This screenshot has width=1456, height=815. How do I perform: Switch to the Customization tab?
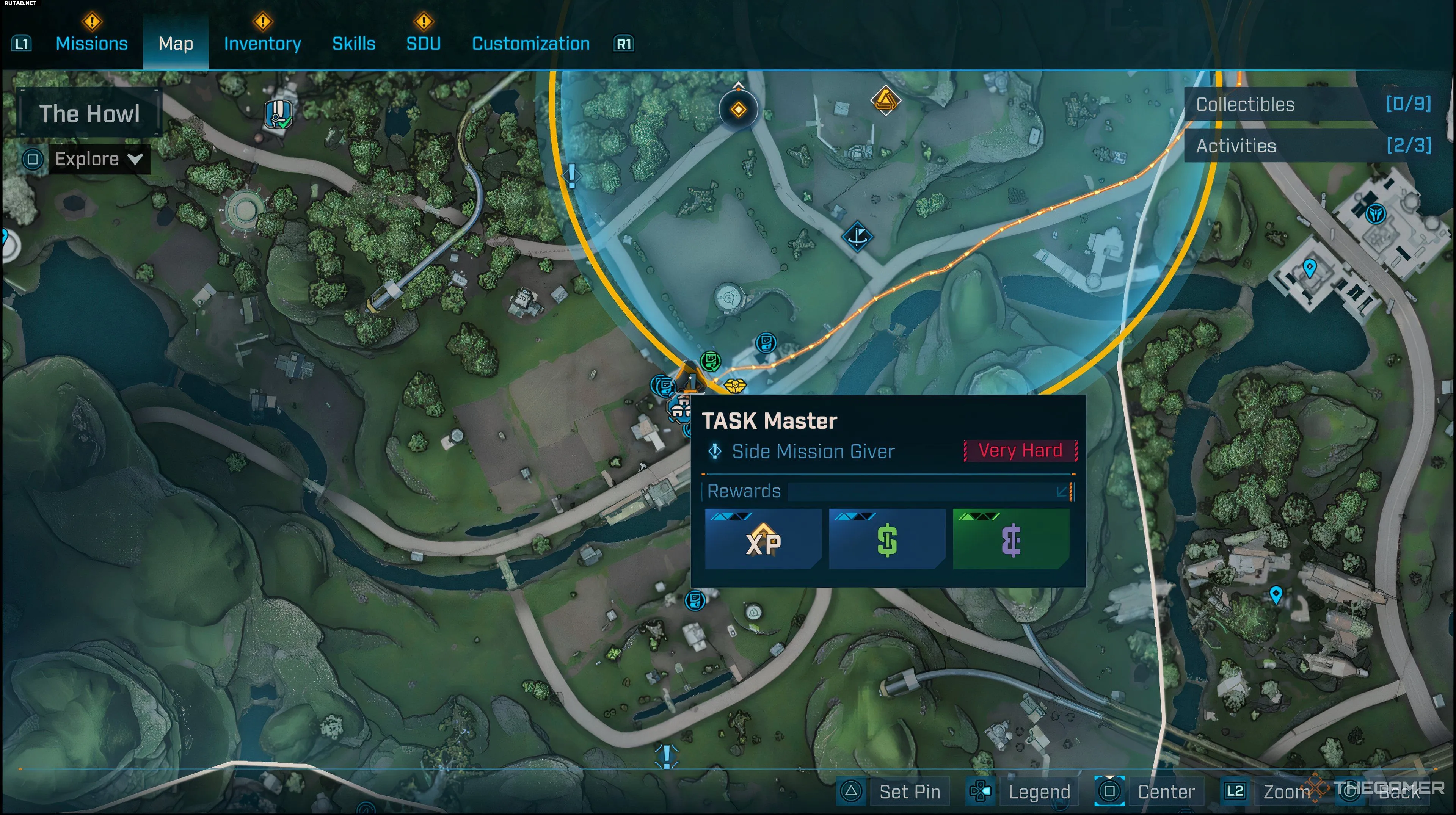[531, 44]
